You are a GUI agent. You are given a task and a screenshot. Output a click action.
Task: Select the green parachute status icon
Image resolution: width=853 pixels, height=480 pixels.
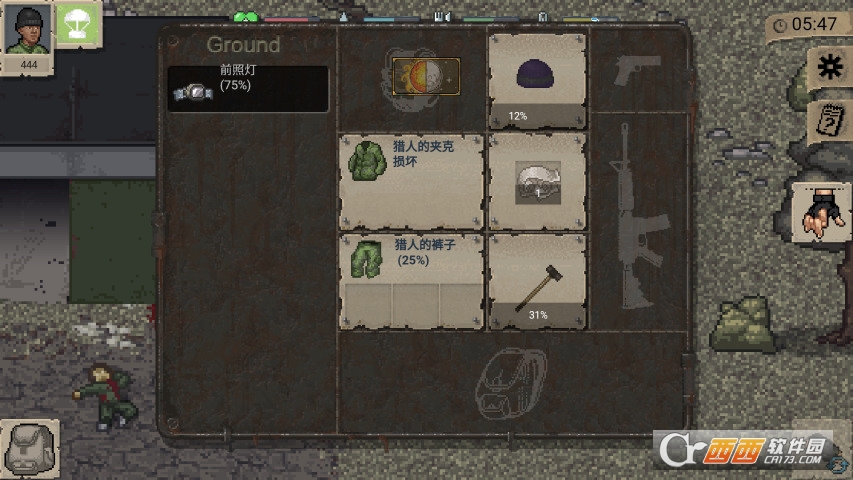point(76,24)
